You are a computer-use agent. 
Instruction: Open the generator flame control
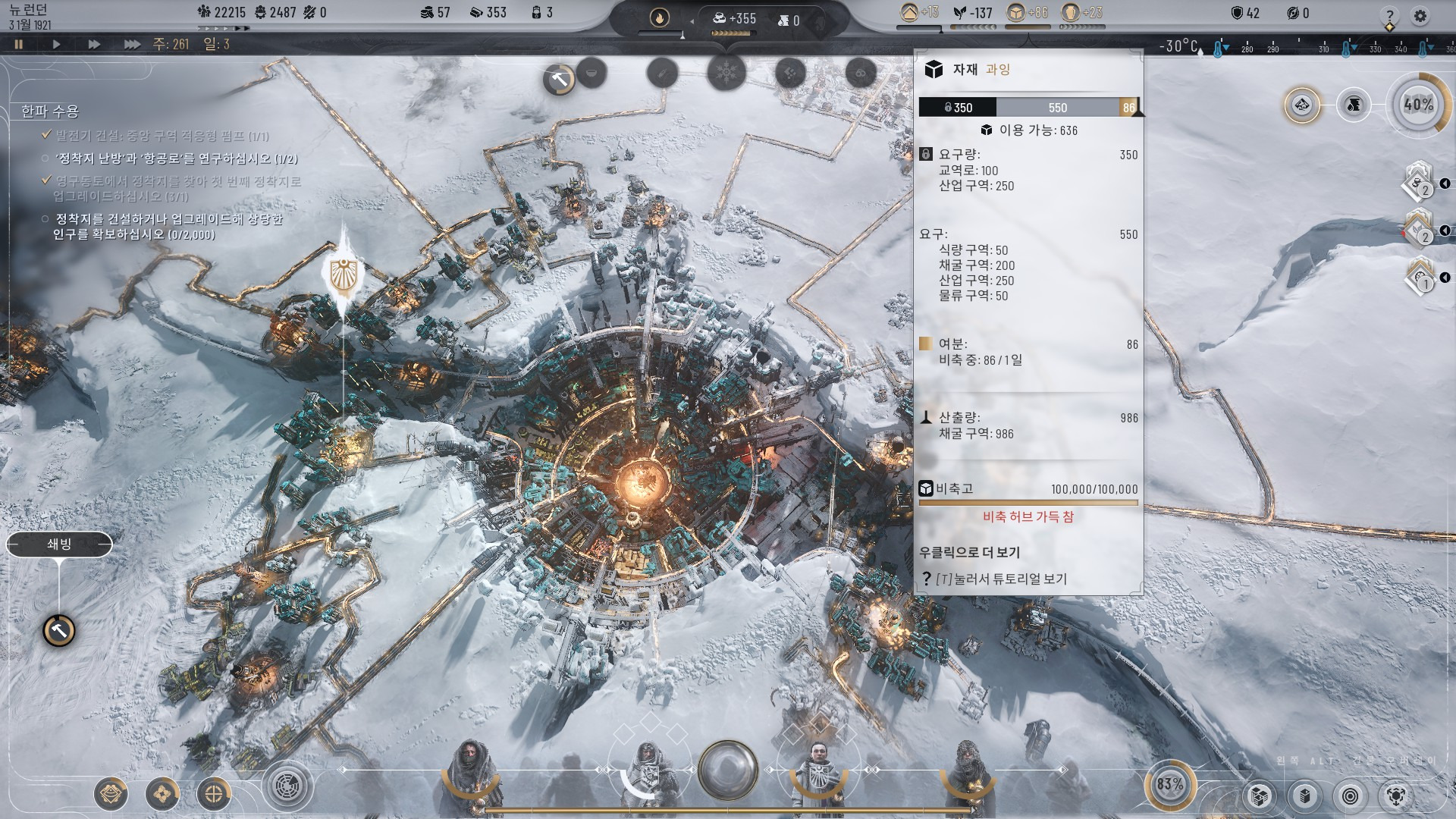(x=660, y=17)
